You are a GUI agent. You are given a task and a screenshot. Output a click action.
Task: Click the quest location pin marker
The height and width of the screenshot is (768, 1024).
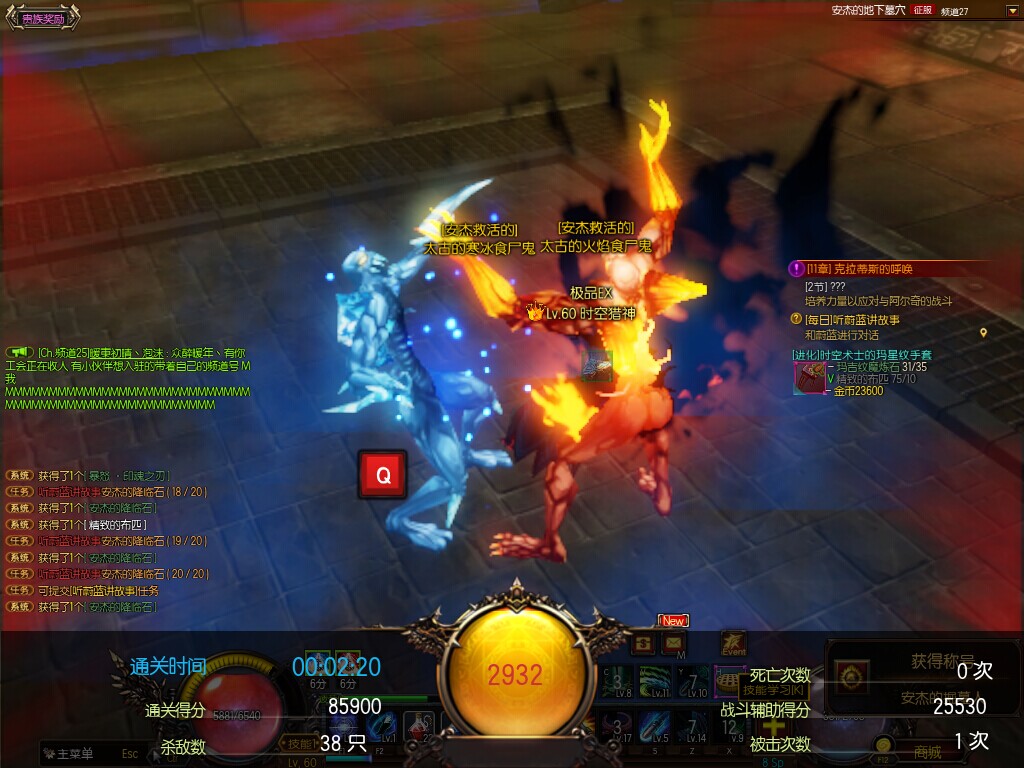[983, 333]
